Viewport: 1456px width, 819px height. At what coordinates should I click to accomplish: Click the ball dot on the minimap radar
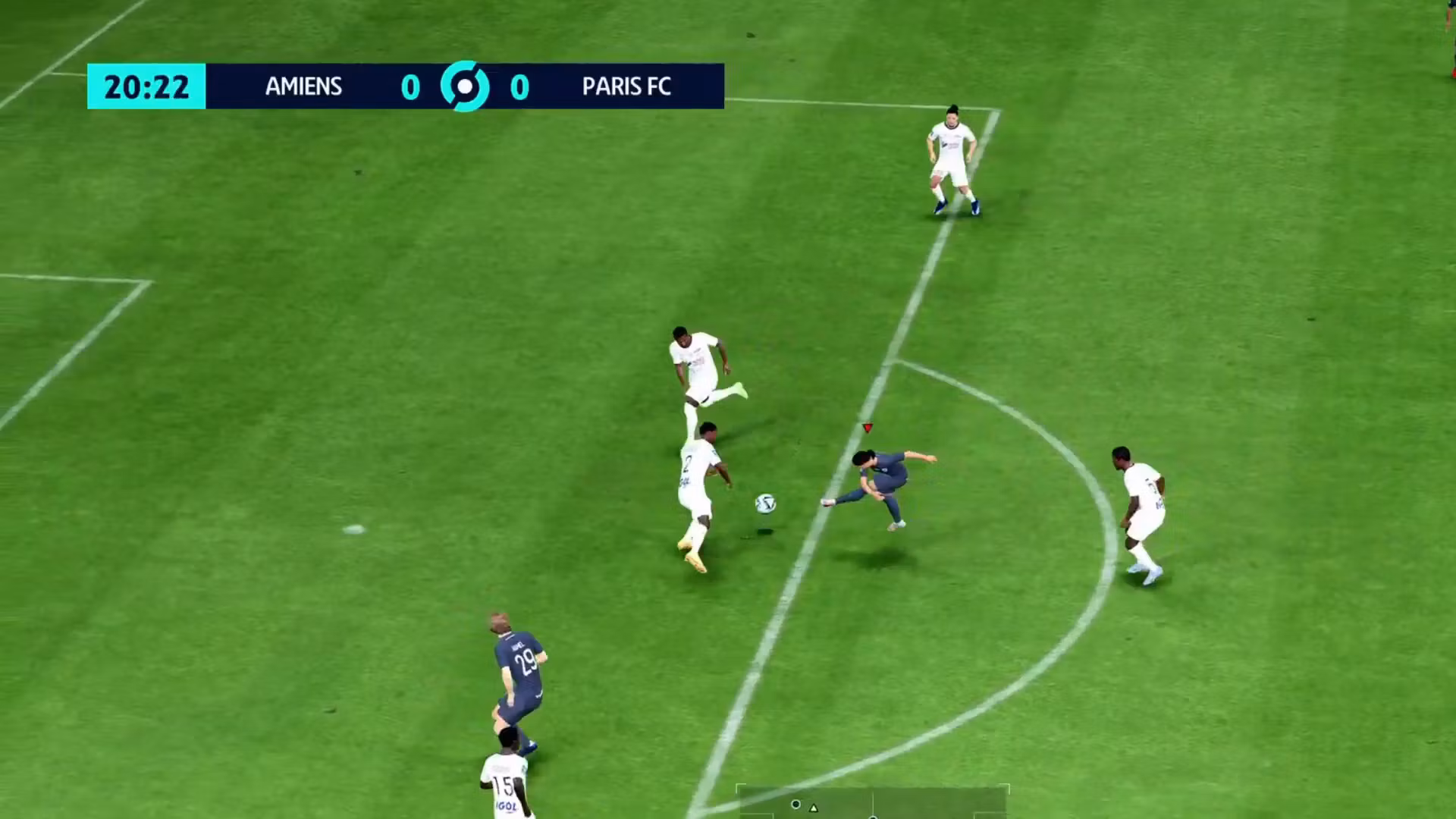point(795,804)
